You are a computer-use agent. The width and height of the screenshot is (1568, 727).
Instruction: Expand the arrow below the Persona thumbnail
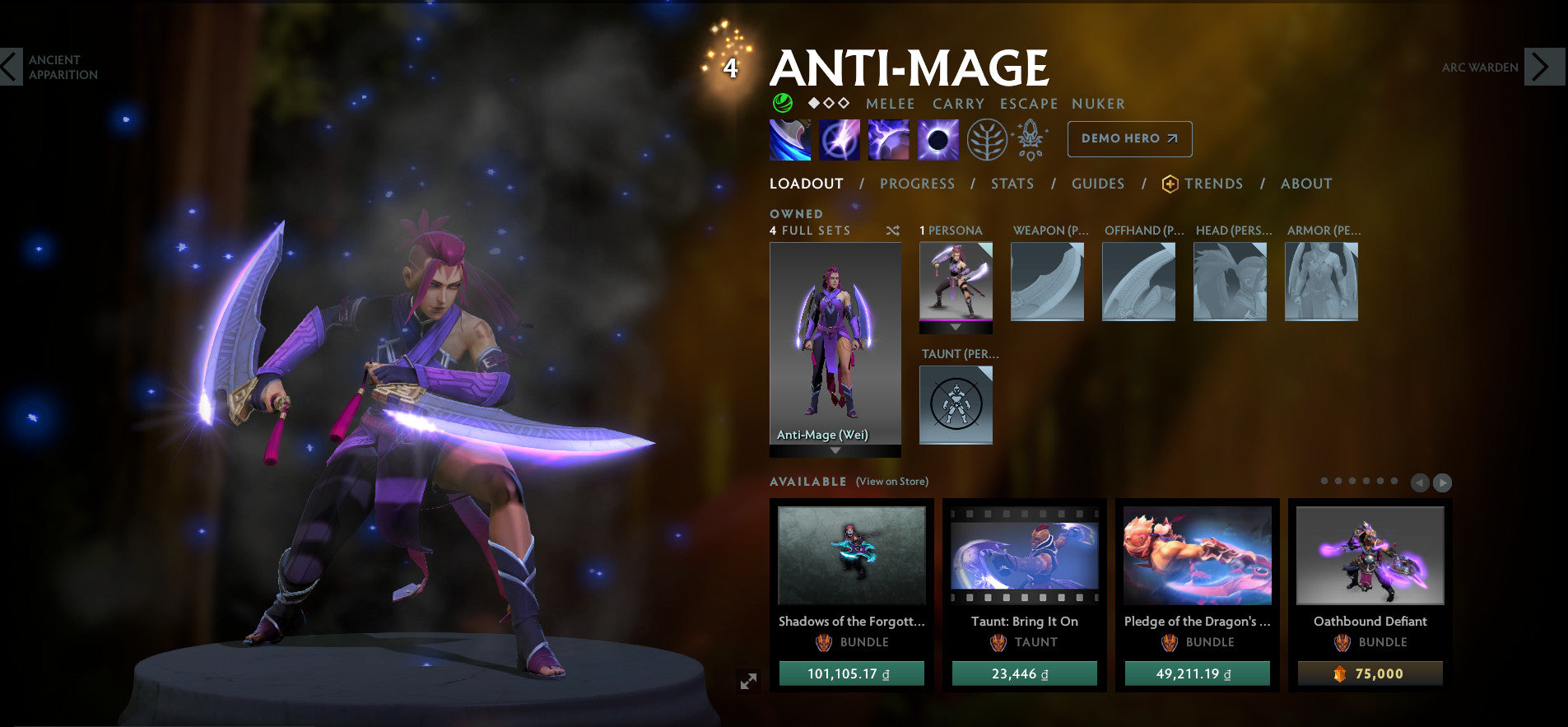point(955,327)
